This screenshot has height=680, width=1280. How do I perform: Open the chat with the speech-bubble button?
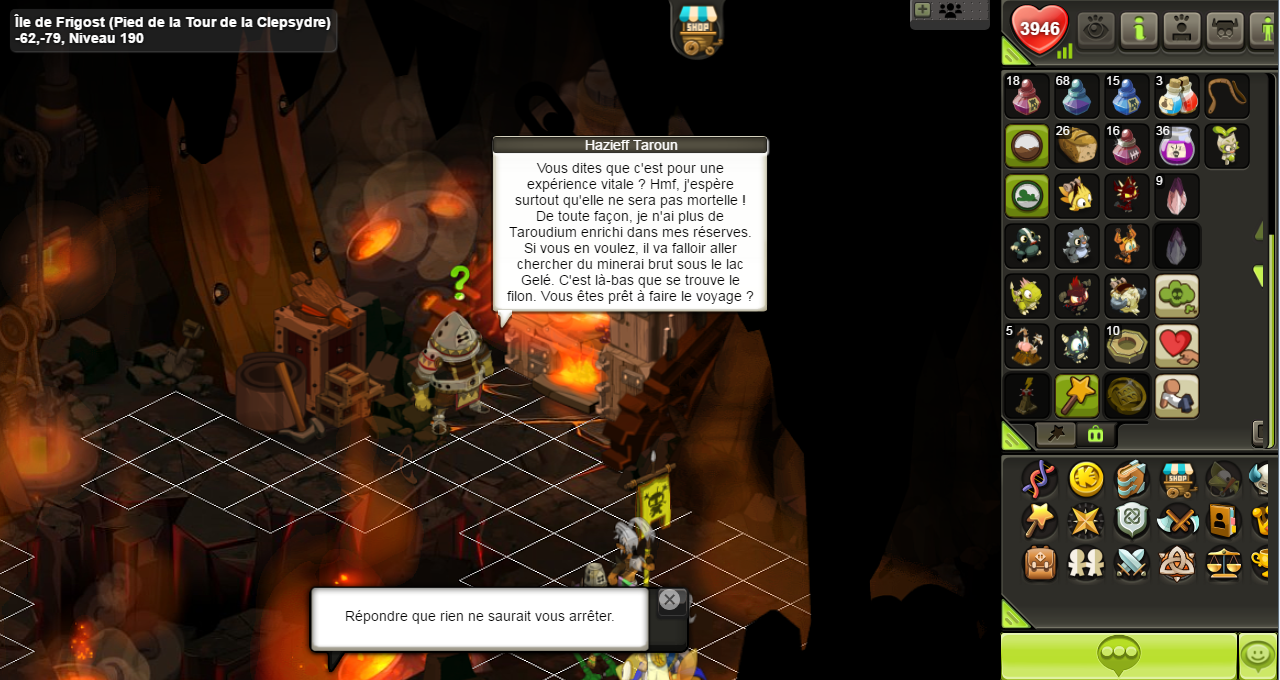[1118, 656]
